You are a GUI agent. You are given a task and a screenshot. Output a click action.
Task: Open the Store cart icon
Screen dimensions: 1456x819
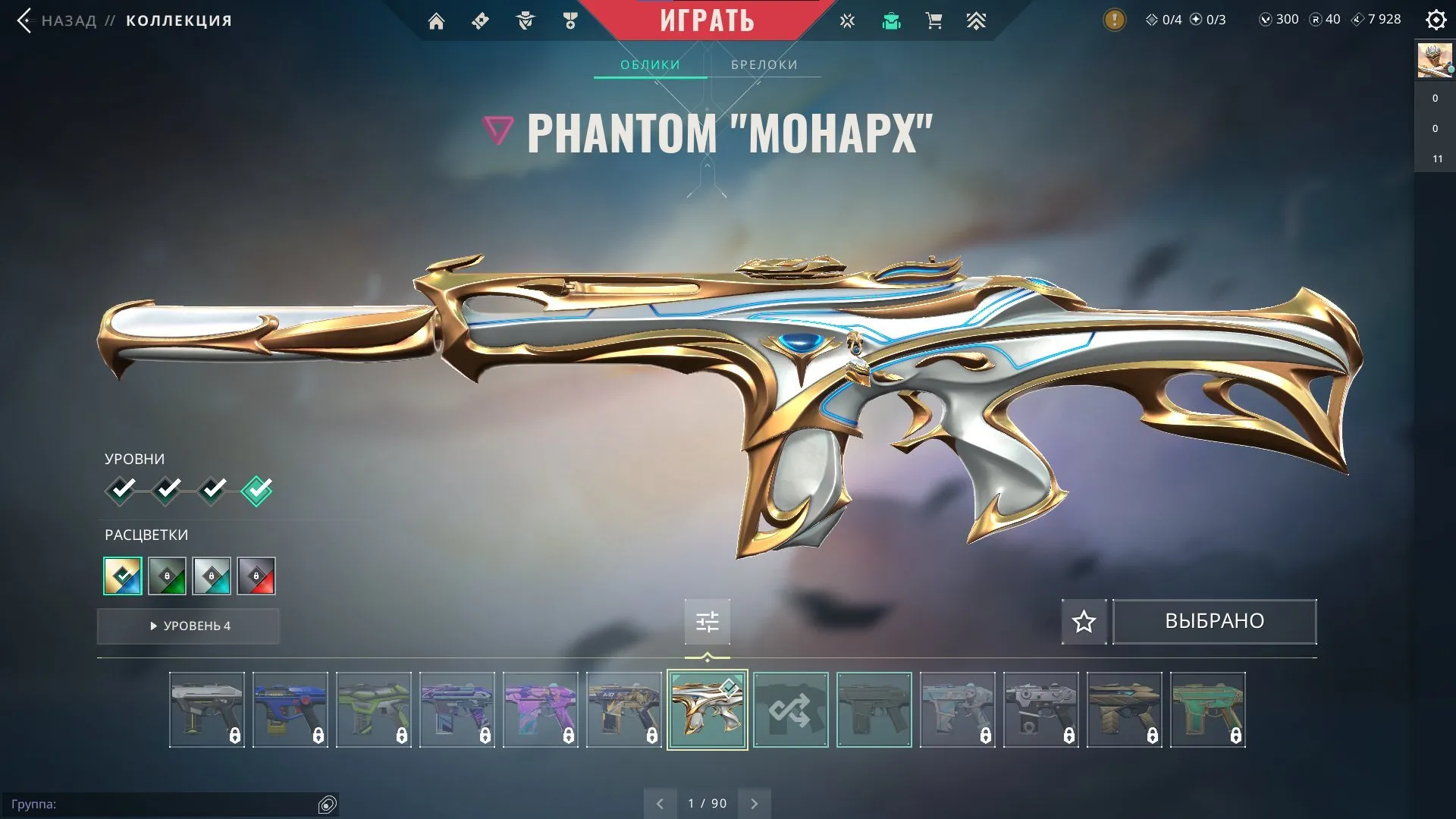click(x=934, y=20)
